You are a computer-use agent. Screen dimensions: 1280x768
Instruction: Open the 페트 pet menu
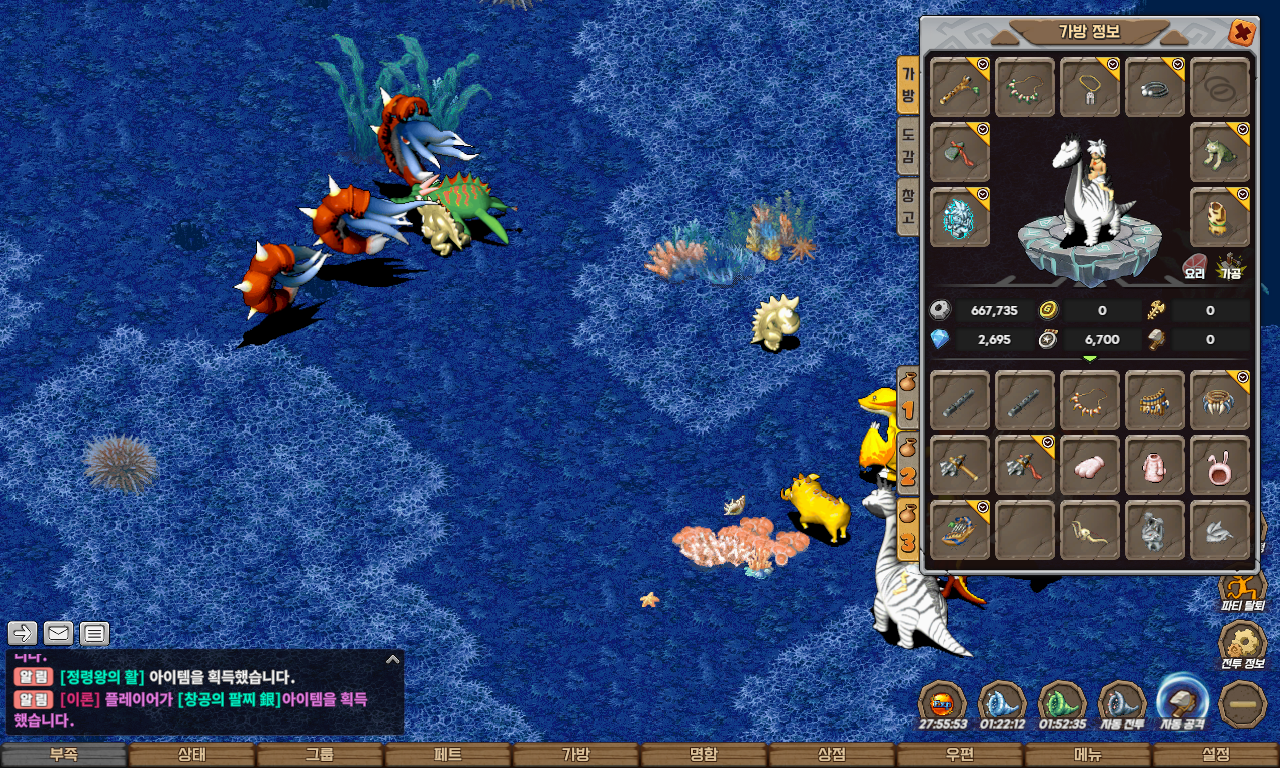coord(448,755)
